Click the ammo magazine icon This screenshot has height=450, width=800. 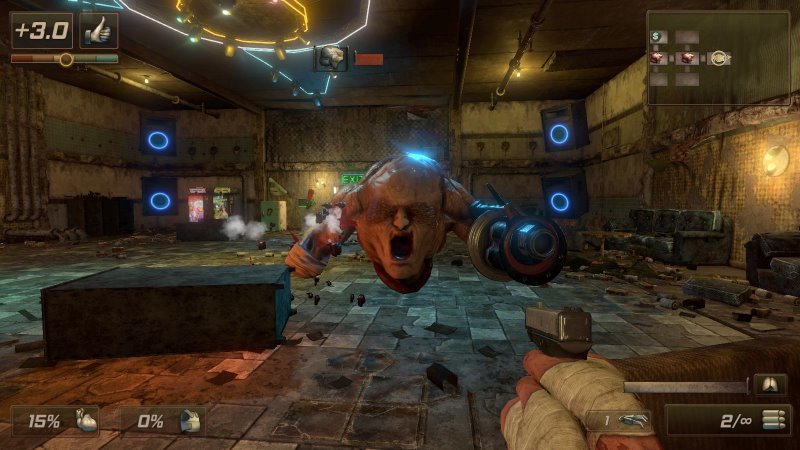click(770, 420)
